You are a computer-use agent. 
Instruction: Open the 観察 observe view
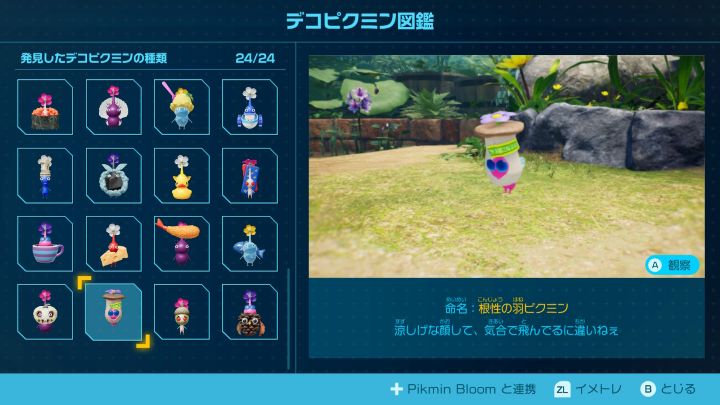tap(672, 265)
